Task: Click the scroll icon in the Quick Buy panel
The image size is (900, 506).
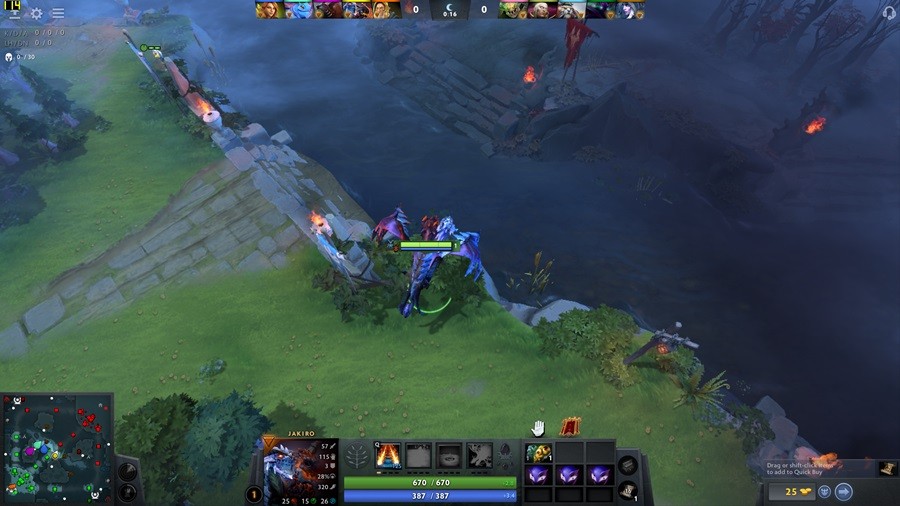Action: 886,468
